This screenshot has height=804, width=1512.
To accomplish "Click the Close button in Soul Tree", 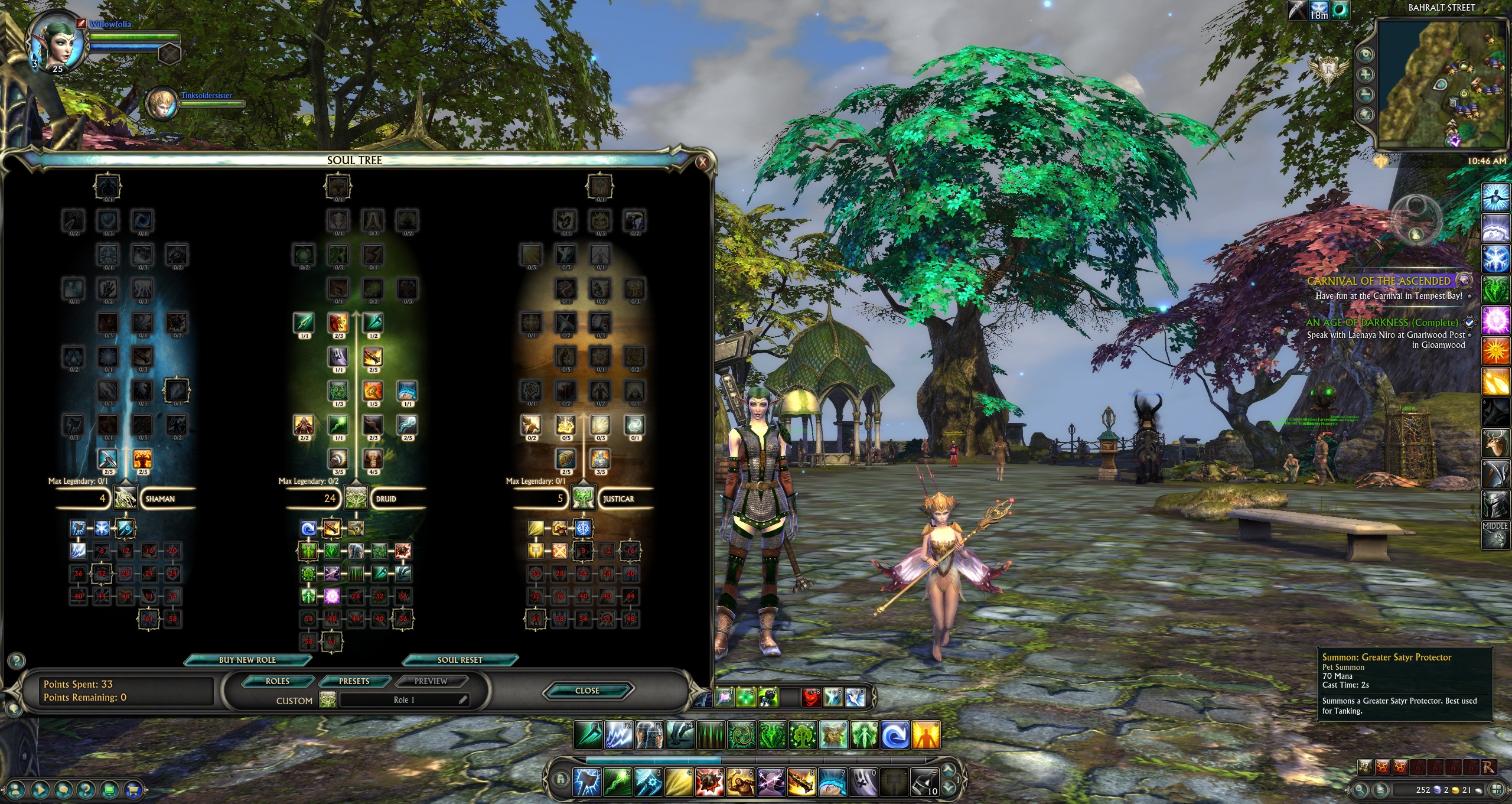I will click(x=587, y=691).
